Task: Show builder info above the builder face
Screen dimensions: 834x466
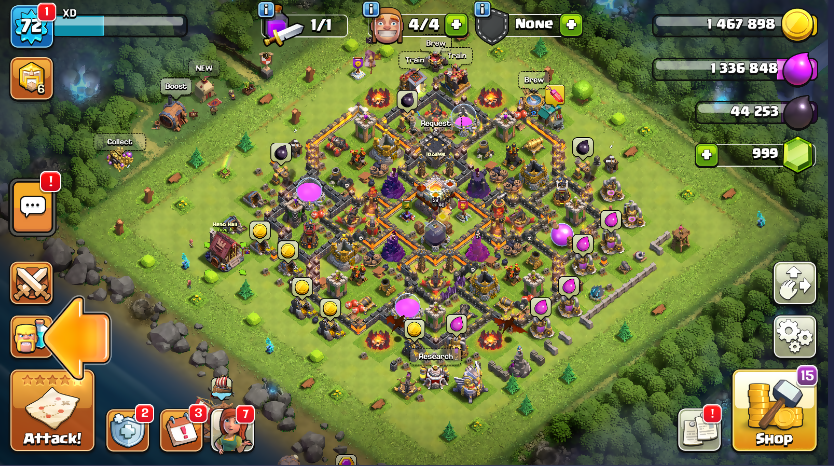Action: click(372, 9)
